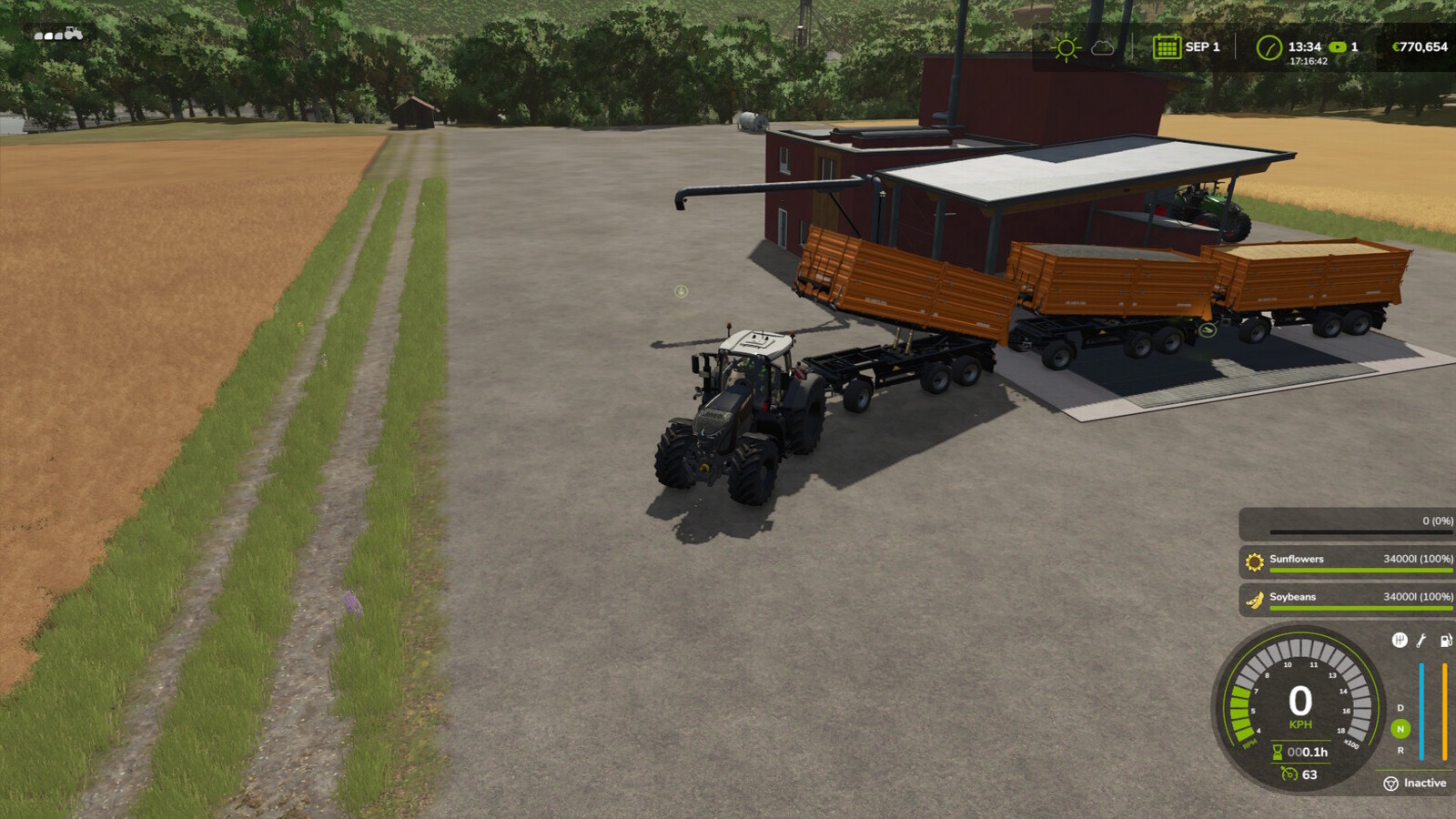This screenshot has height=819, width=1456.
Task: Toggle the N neutral gear indicator
Action: tap(1400, 727)
